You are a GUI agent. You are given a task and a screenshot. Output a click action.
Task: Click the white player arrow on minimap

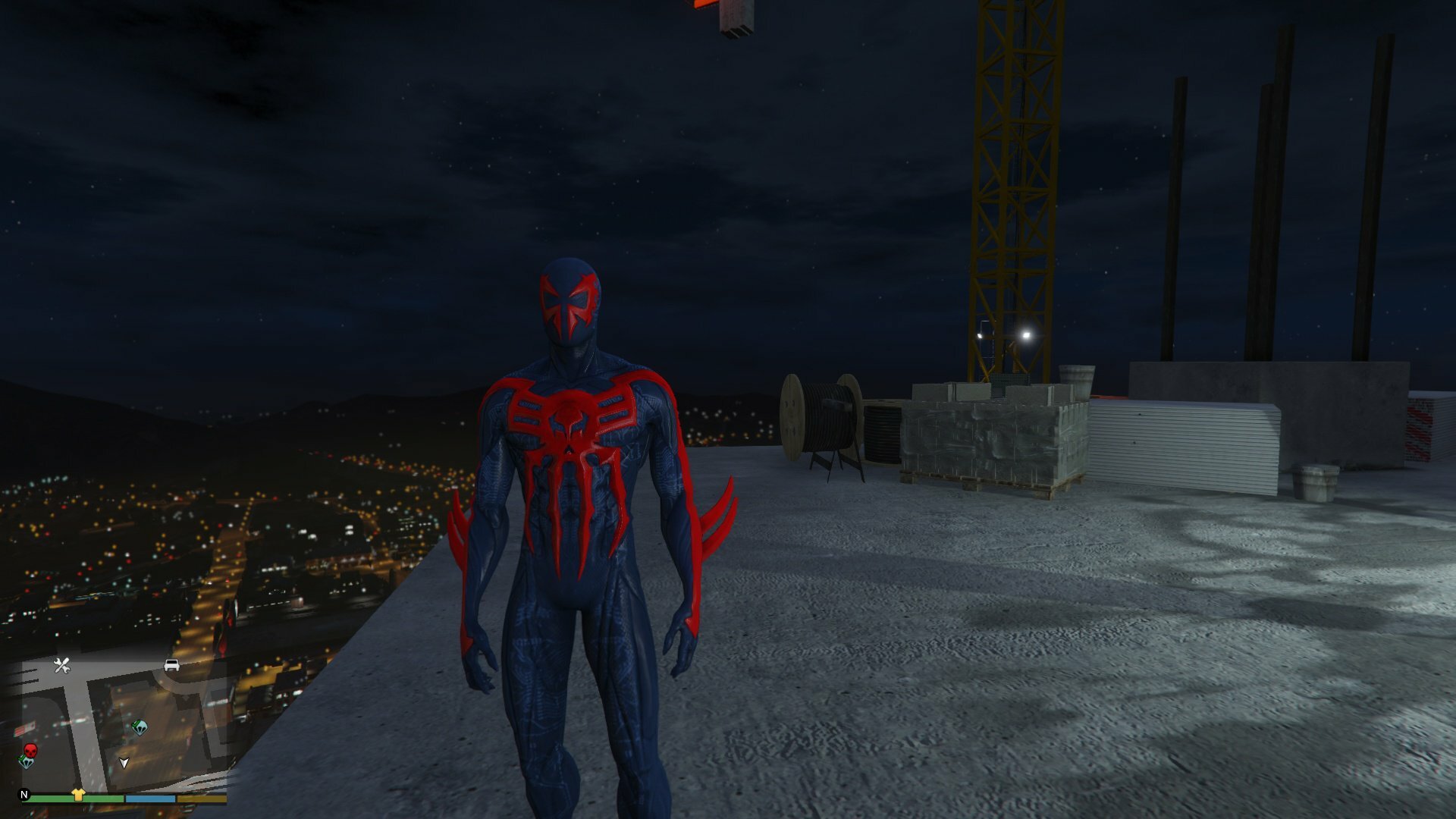pos(124,762)
